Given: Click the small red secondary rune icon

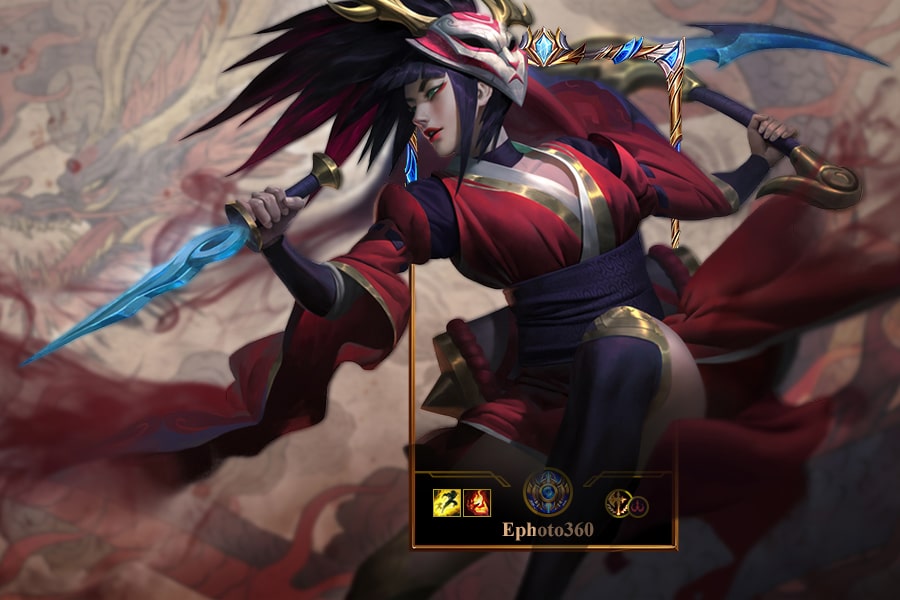Looking at the screenshot, I should click(639, 507).
